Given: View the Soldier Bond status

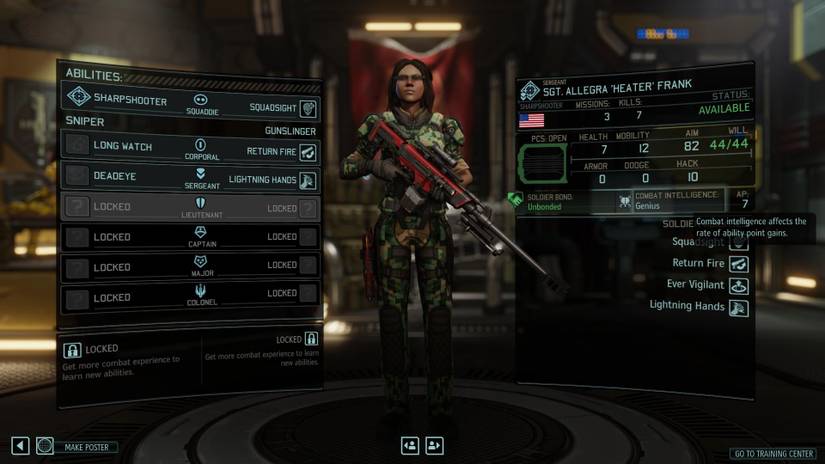Looking at the screenshot, I should tap(553, 201).
